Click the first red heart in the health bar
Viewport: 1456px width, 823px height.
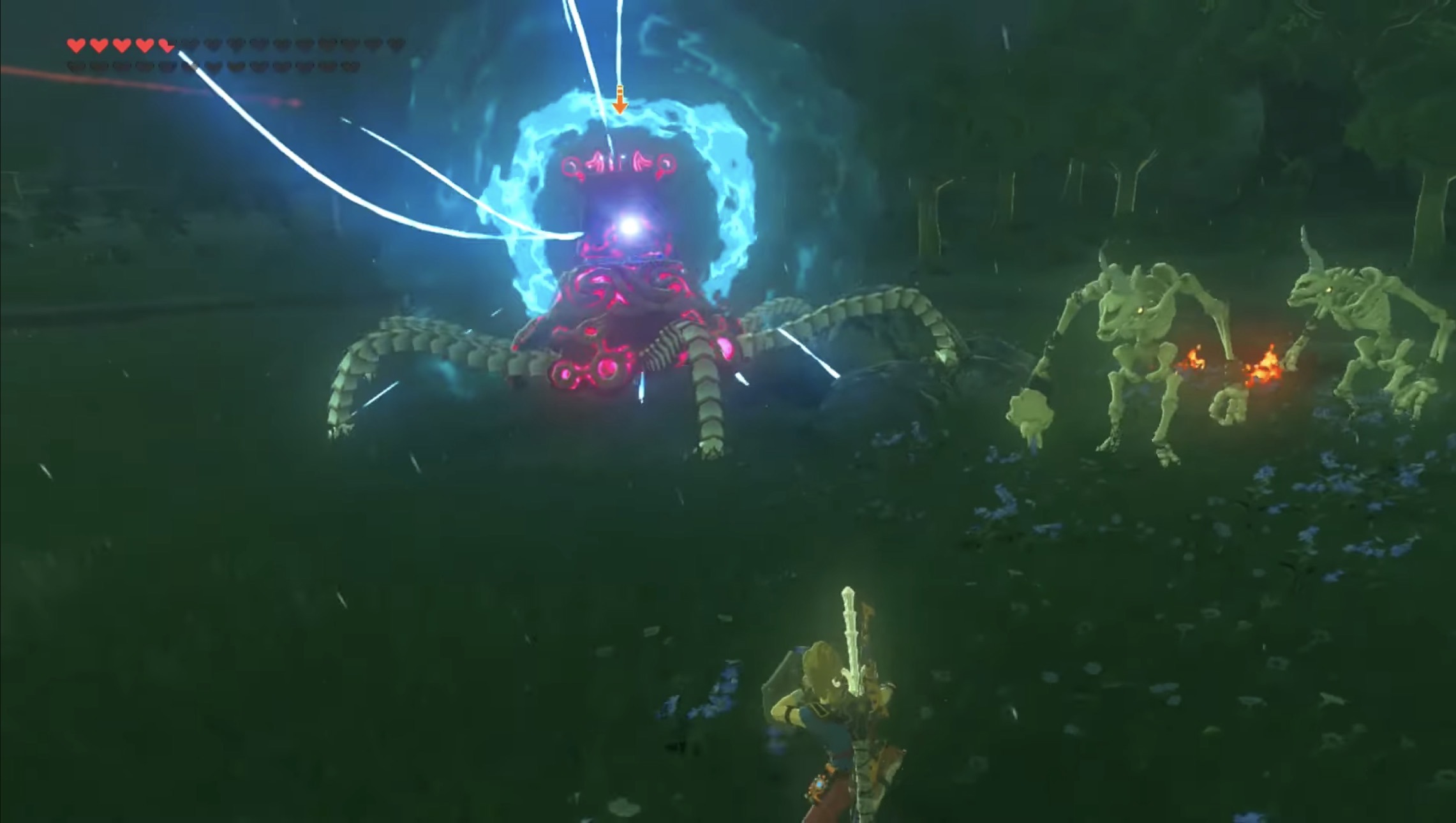tap(76, 45)
